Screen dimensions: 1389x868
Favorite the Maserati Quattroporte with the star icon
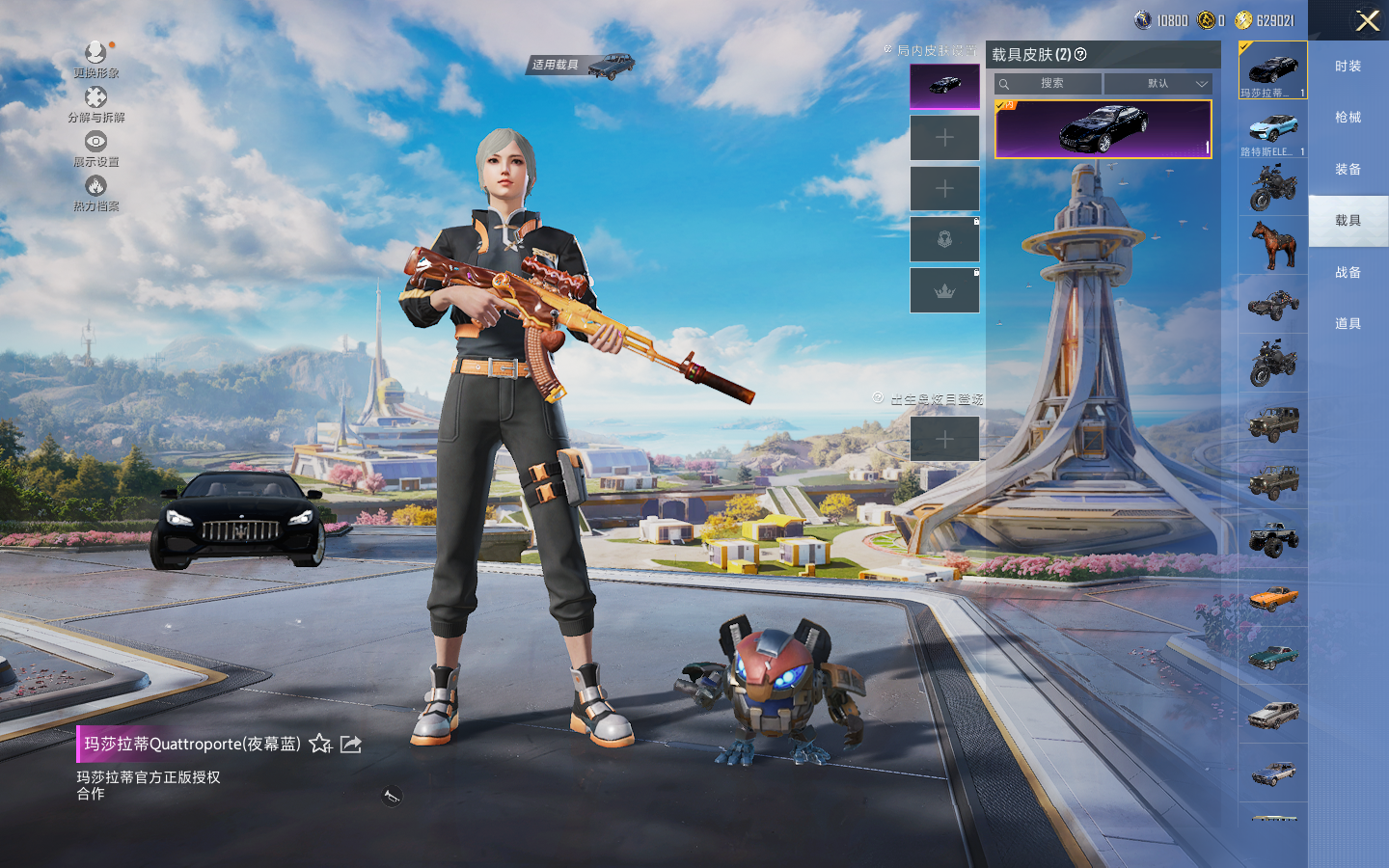click(x=320, y=744)
